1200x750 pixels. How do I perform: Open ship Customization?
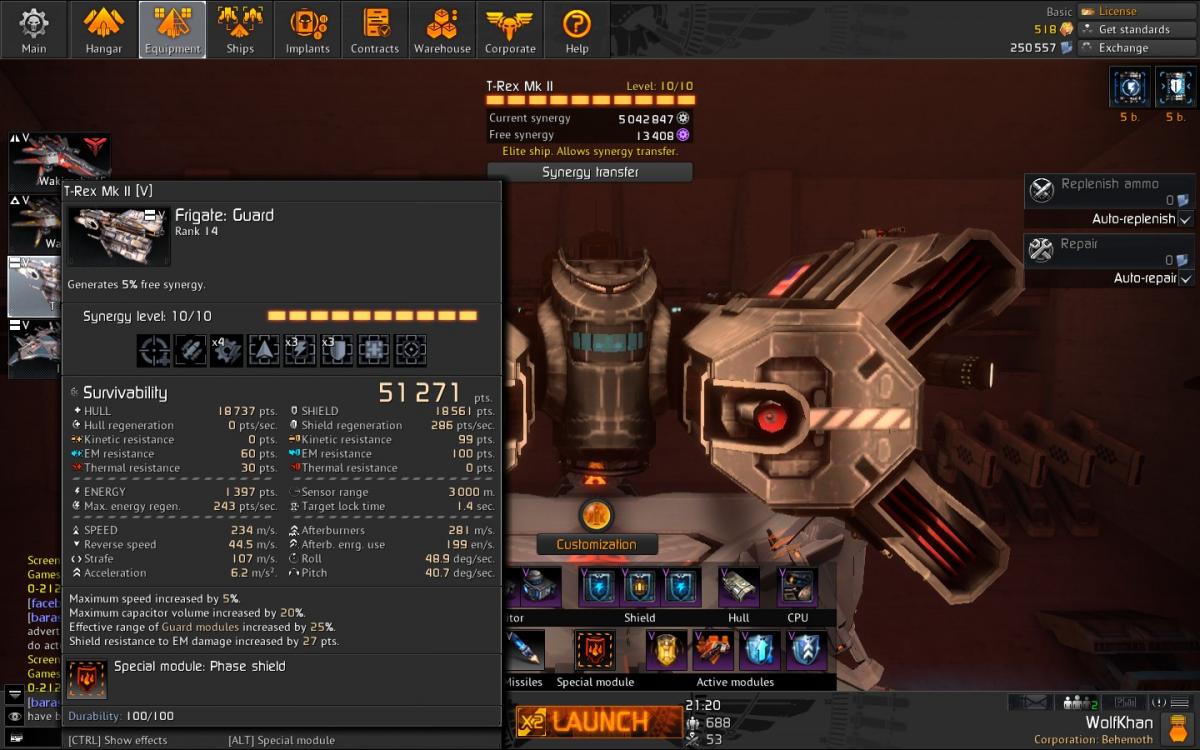[x=596, y=544]
